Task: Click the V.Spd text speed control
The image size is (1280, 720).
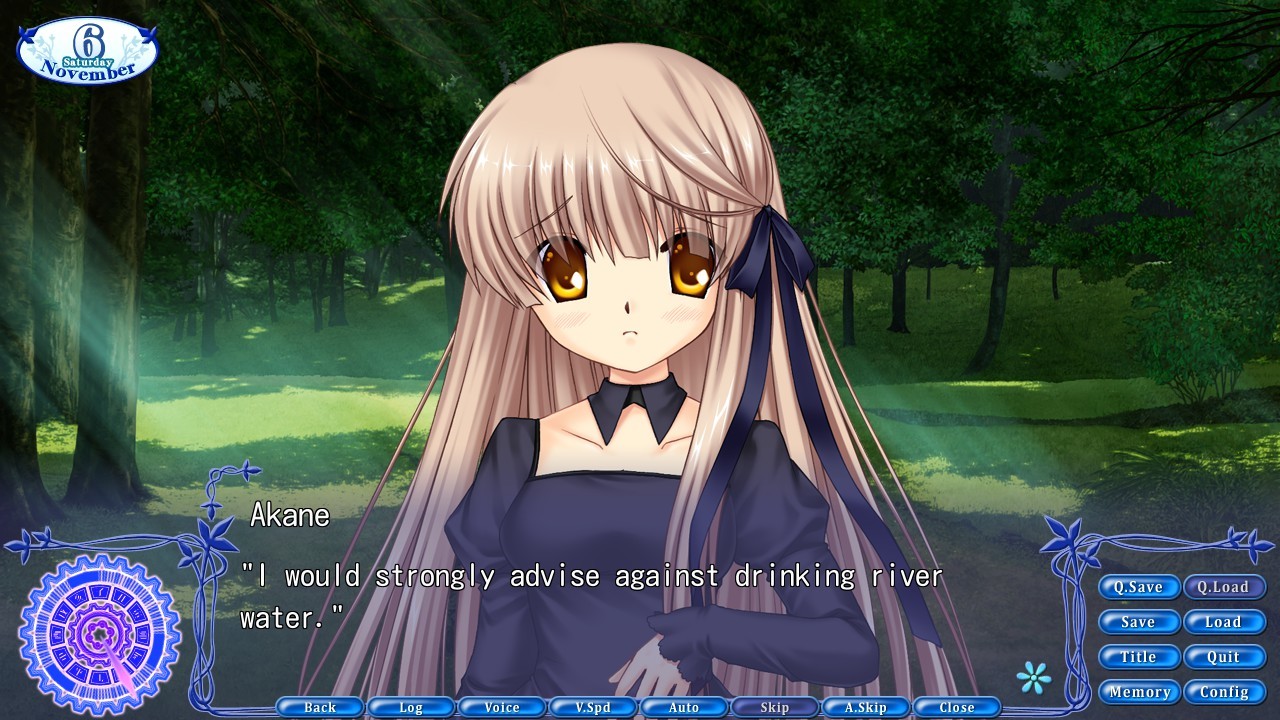Action: click(593, 707)
